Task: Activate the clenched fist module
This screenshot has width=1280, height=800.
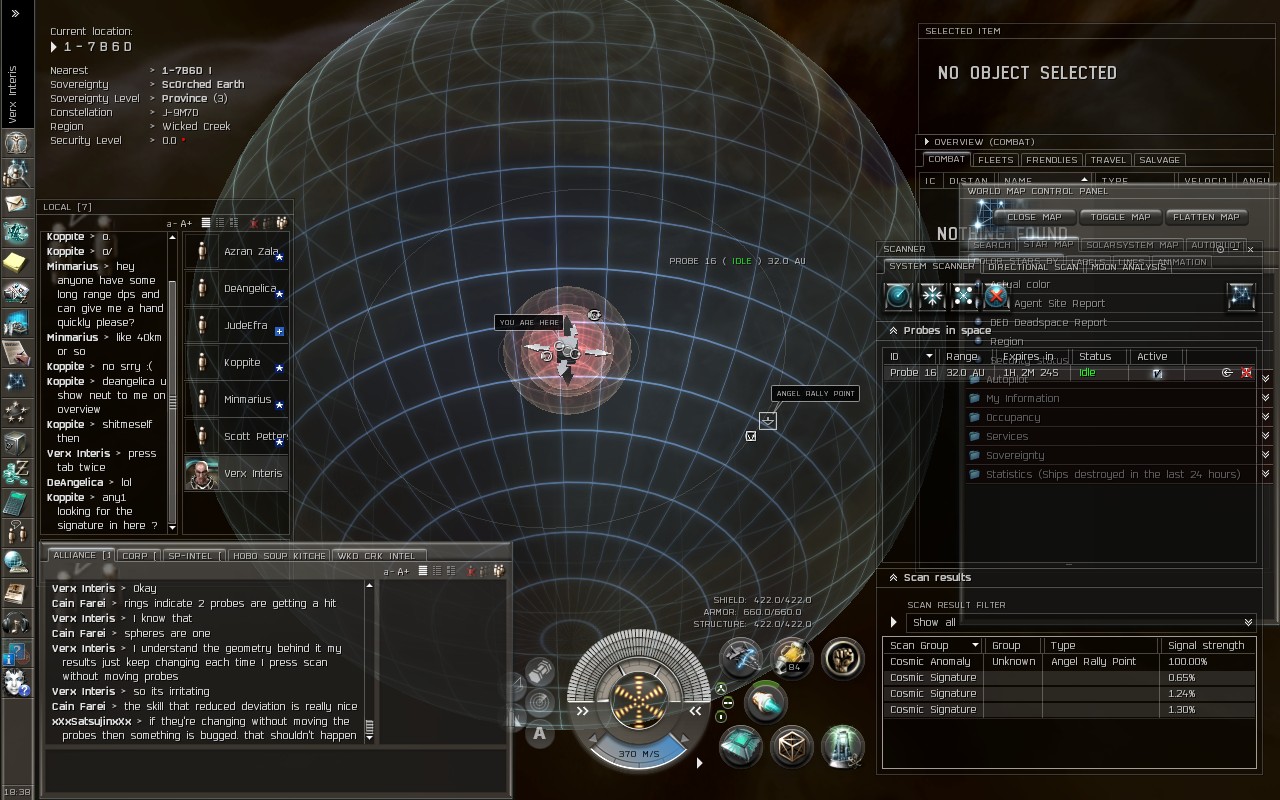Action: pyautogui.click(x=842, y=658)
